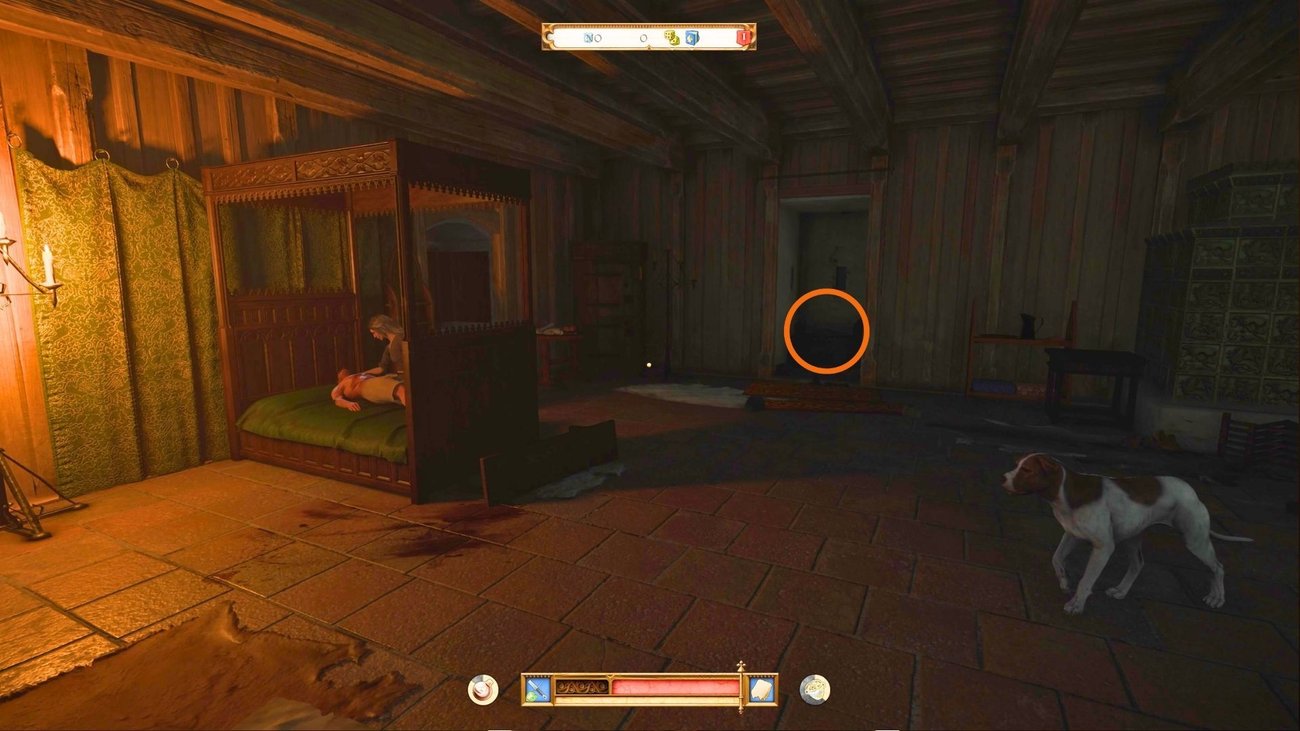Select the sword weapon slot icon in the HUD
Screen dimensions: 1300x731
537,687
